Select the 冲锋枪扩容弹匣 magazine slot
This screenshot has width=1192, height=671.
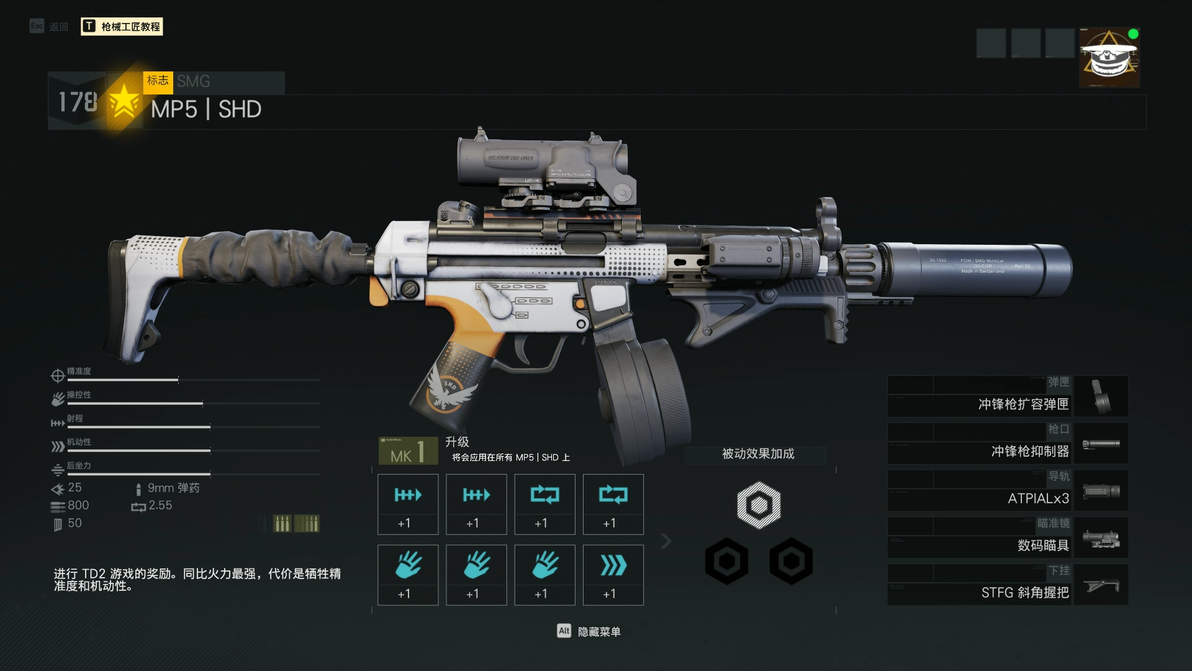(1007, 397)
